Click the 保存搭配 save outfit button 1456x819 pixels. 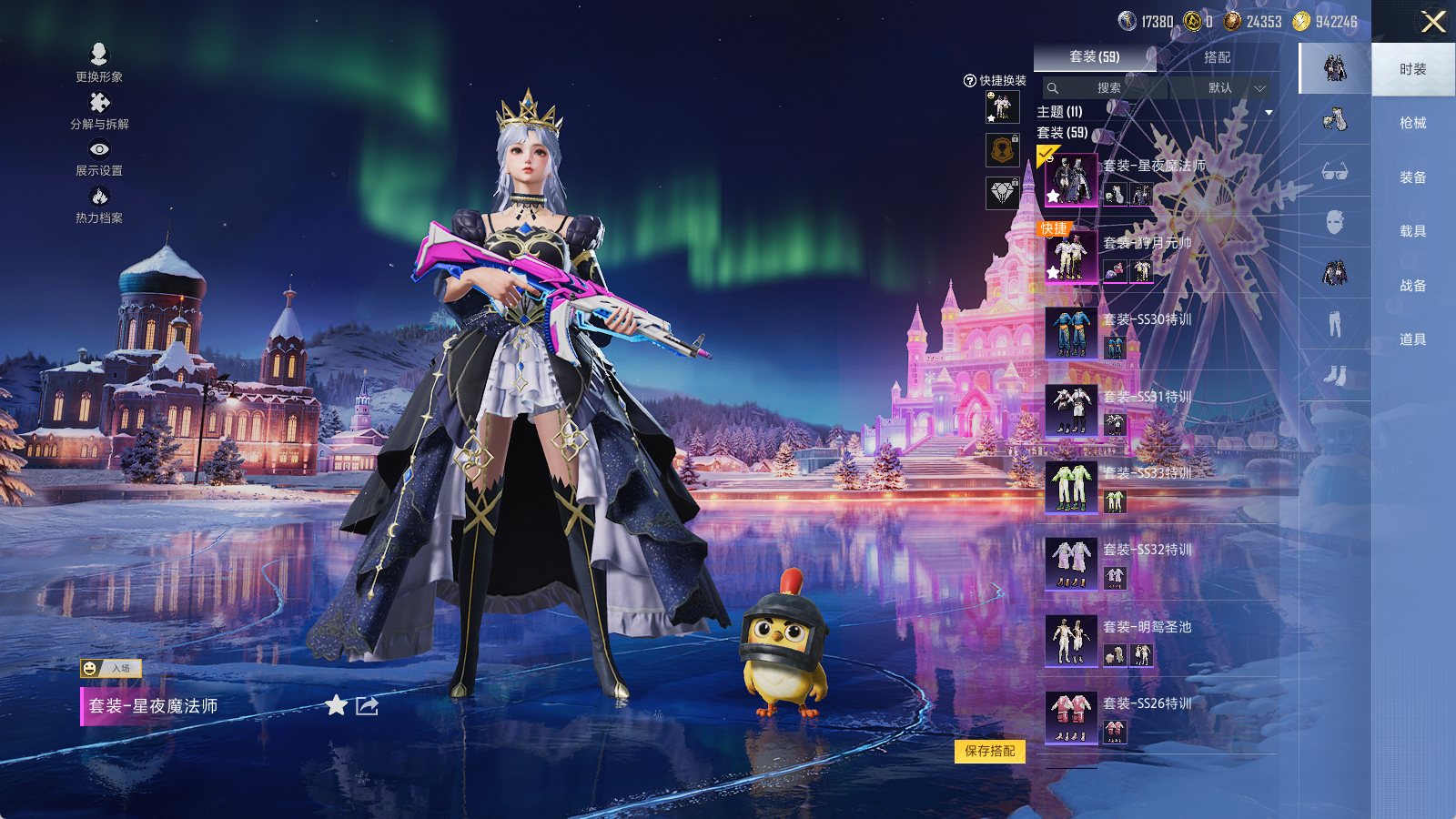pos(990,751)
